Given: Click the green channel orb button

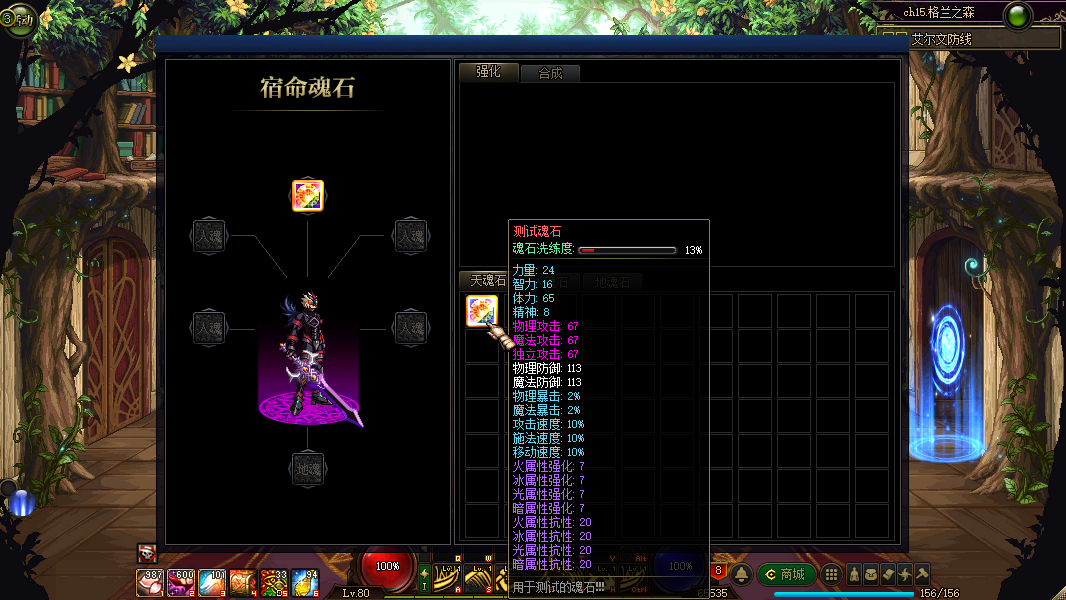Looking at the screenshot, I should click(x=1018, y=16).
